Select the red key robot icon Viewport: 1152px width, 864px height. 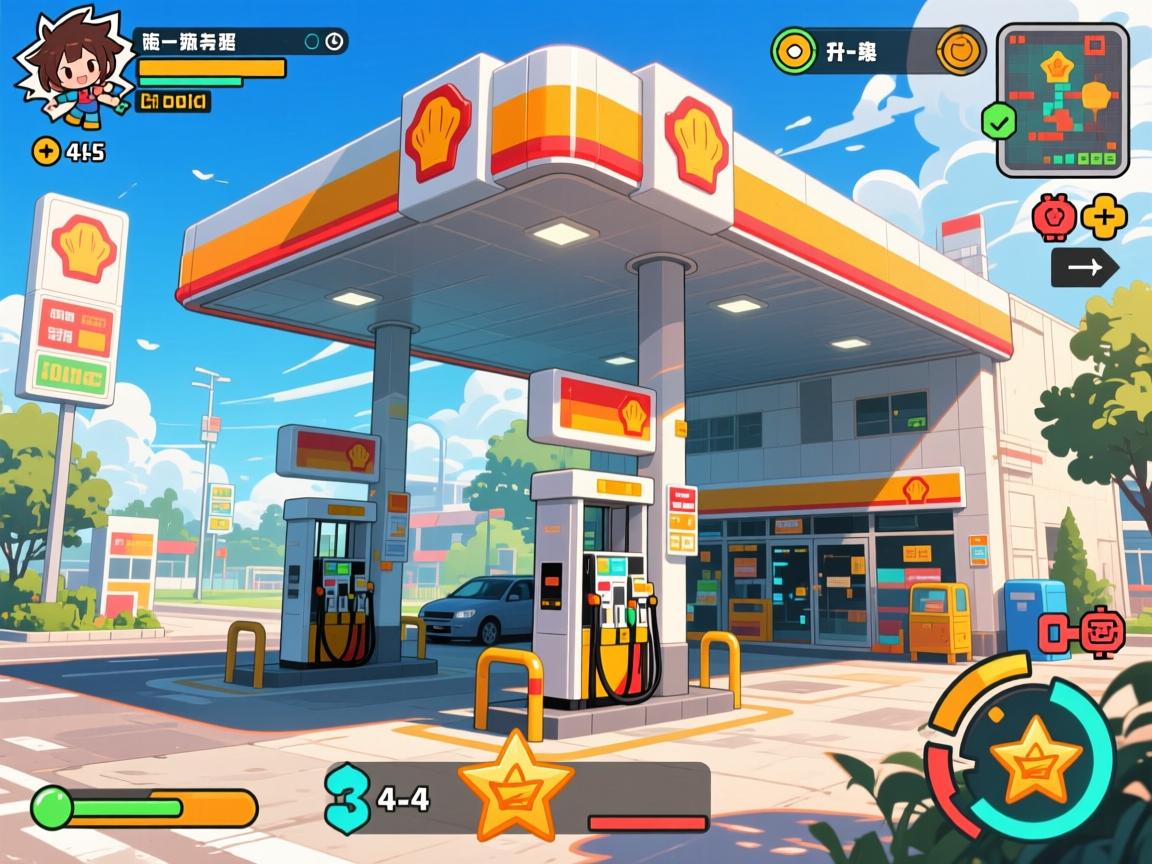coord(1084,632)
